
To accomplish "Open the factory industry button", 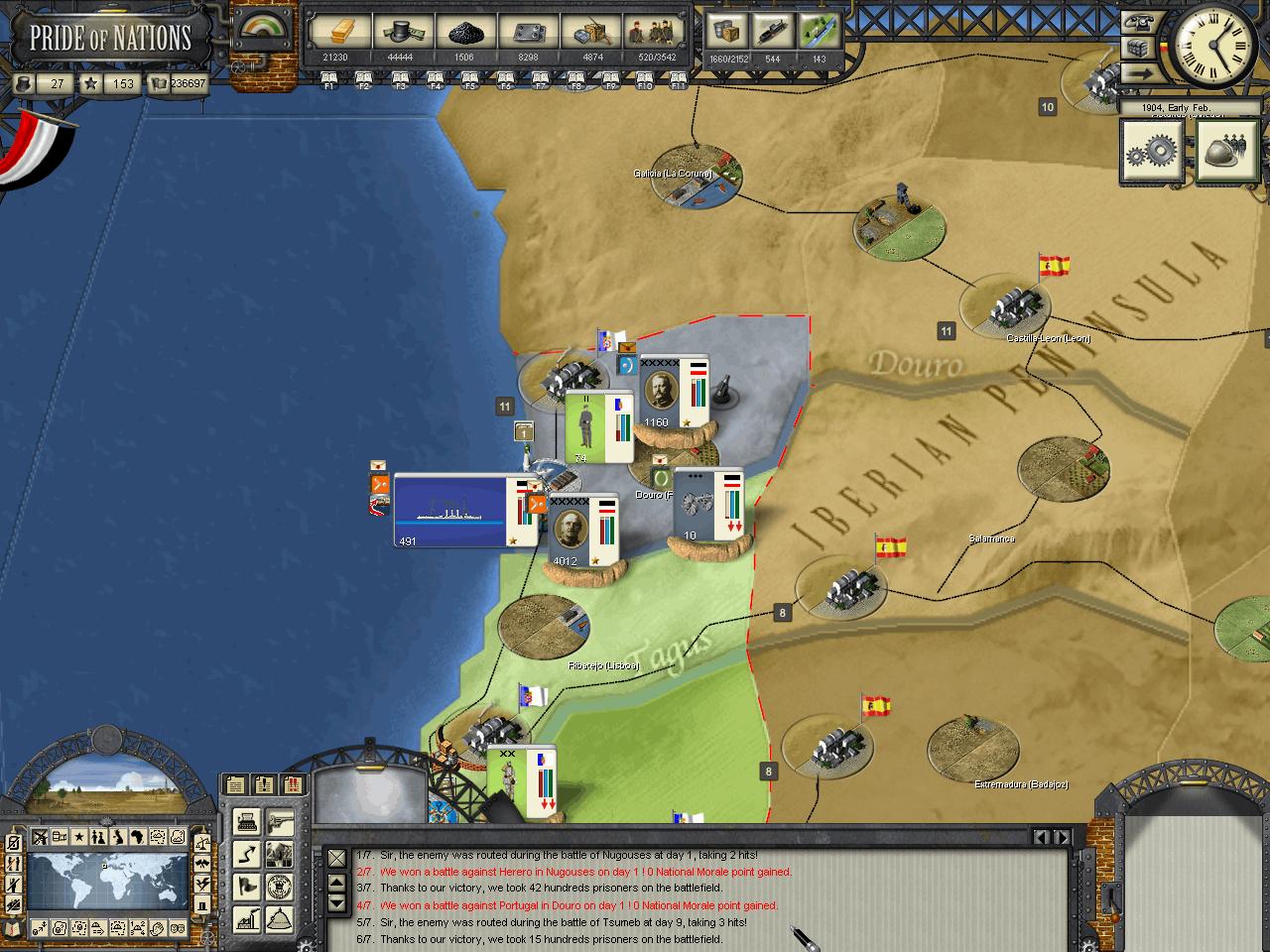I will tap(247, 917).
